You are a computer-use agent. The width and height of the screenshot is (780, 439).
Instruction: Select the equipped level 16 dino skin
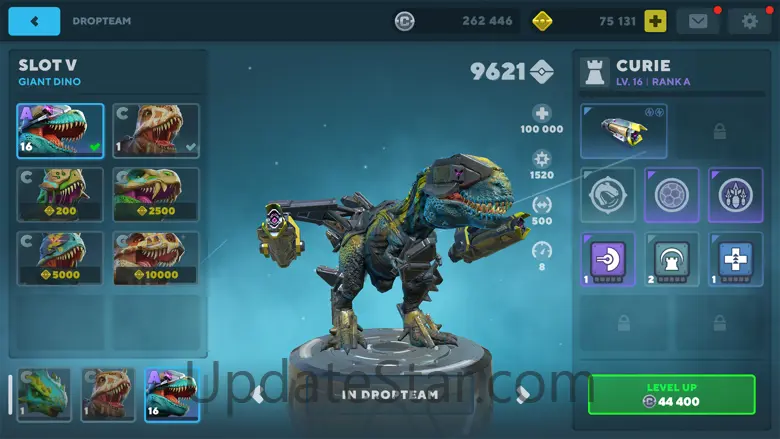[x=59, y=130]
